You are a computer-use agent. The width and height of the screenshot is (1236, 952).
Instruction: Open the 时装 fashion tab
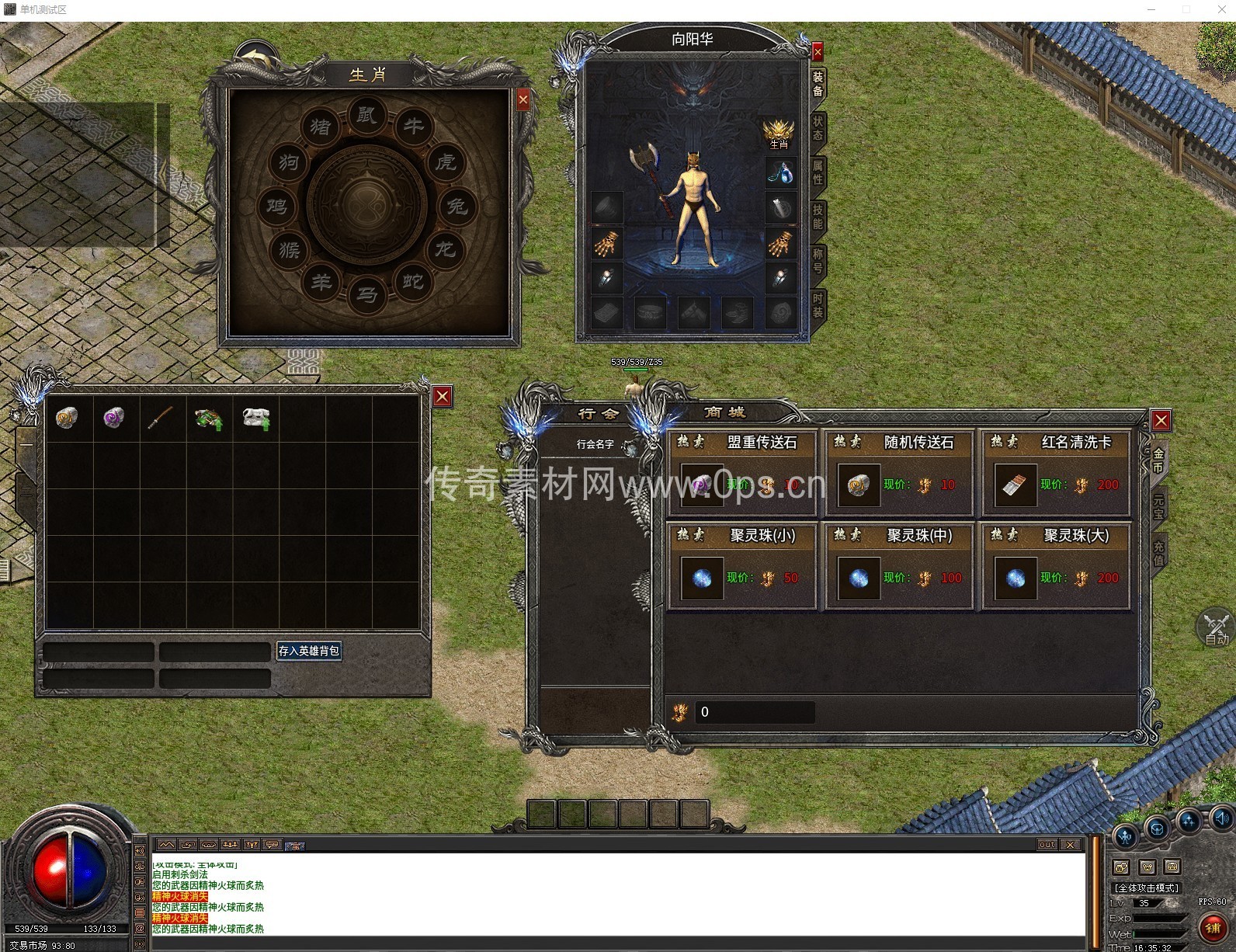coord(818,305)
